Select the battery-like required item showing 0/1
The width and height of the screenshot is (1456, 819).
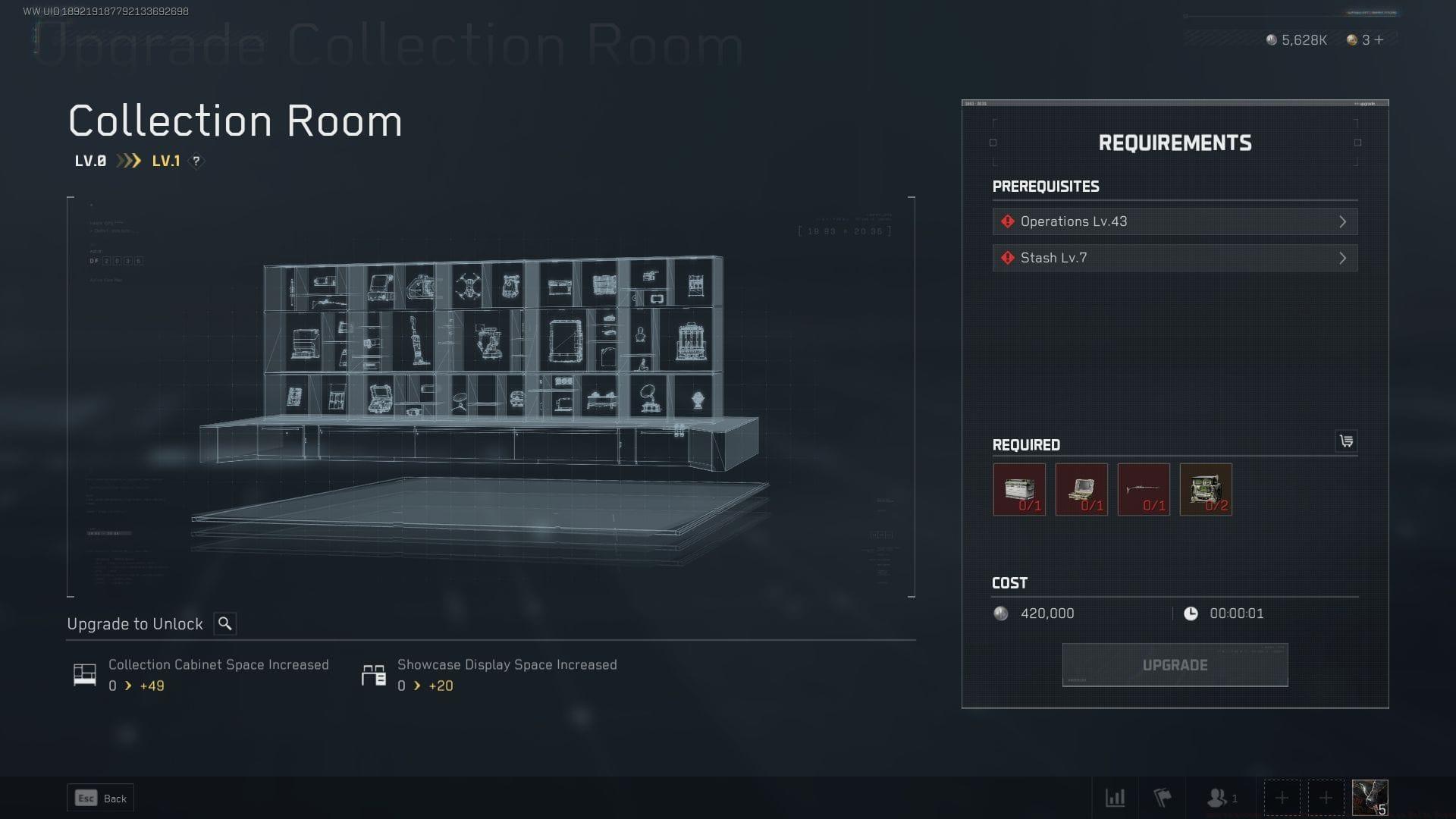coord(1018,489)
